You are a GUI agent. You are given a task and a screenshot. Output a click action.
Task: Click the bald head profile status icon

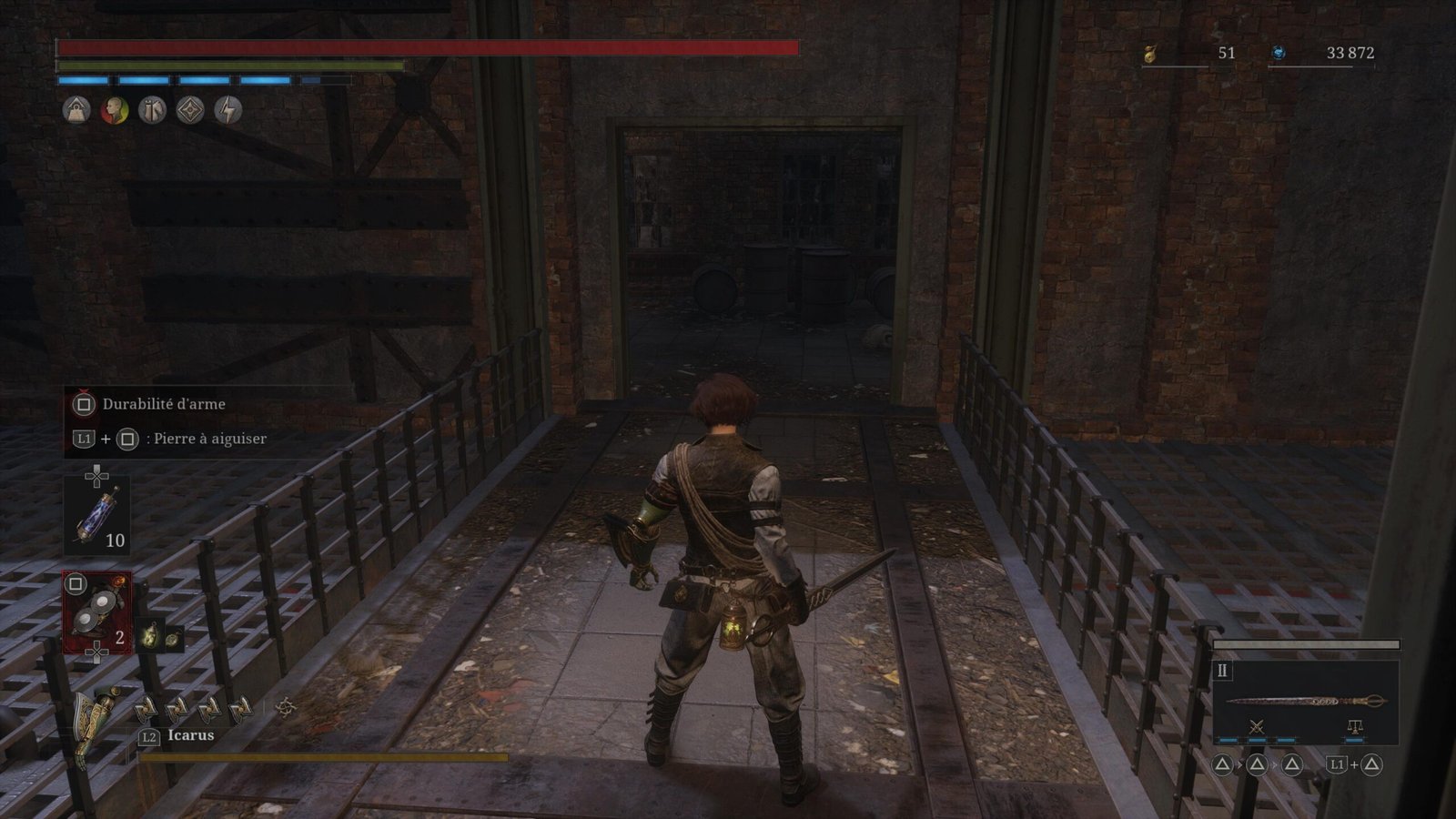click(115, 110)
